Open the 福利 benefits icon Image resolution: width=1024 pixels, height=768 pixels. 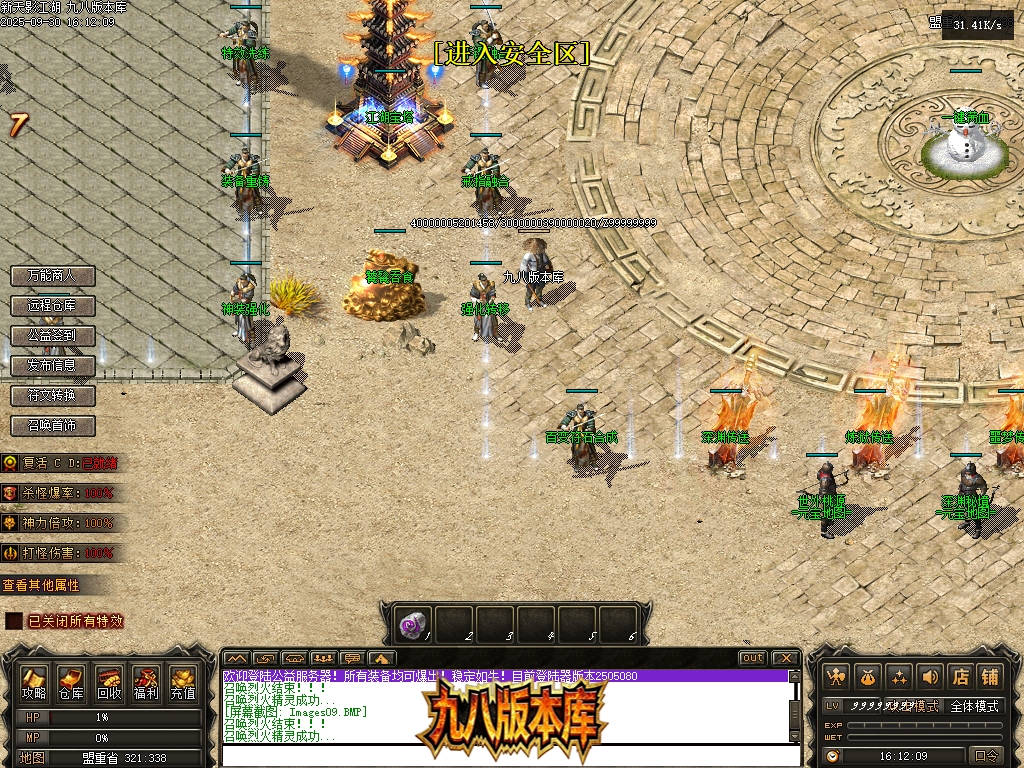(145, 683)
